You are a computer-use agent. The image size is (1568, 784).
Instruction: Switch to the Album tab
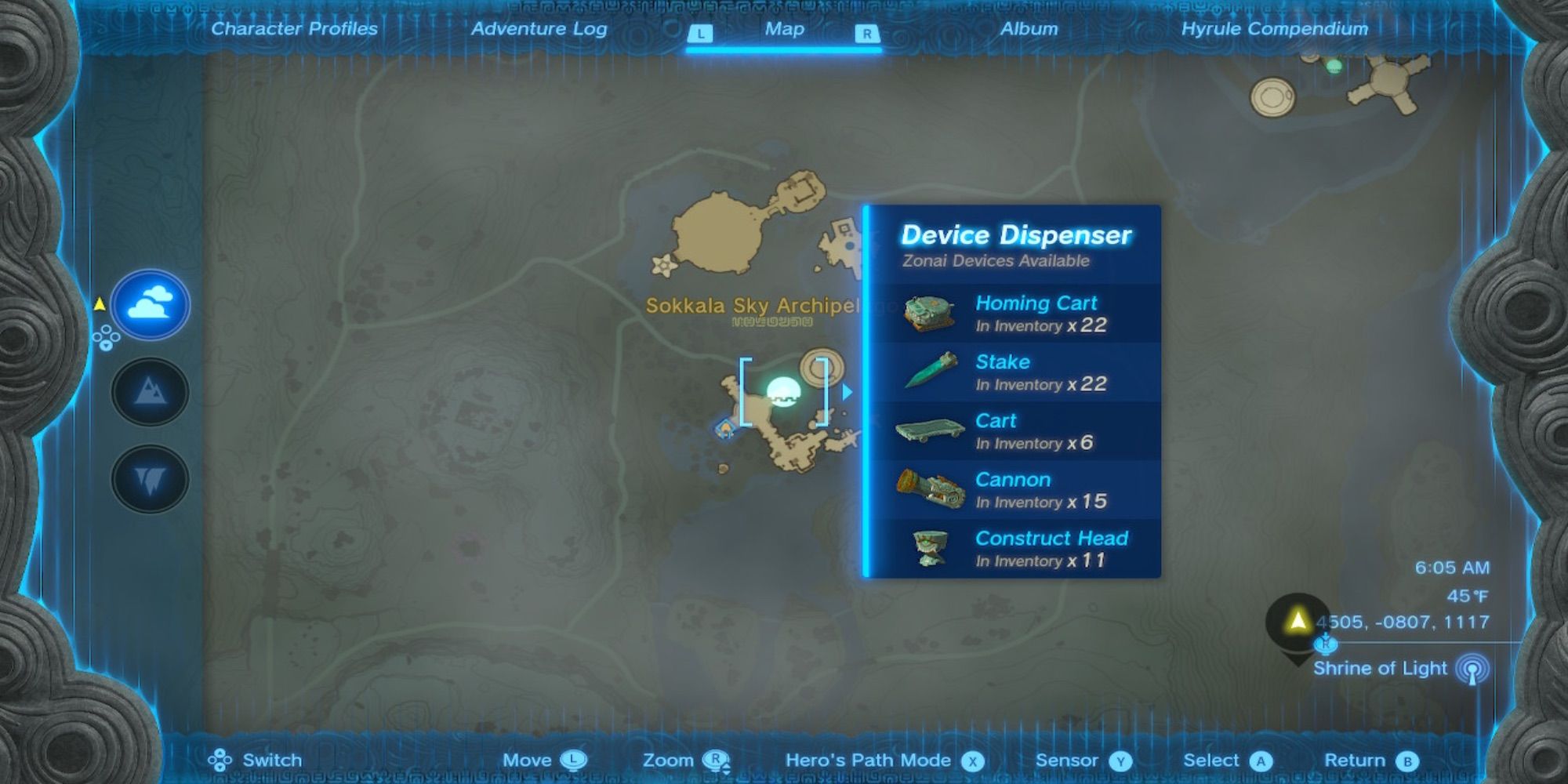(x=1030, y=29)
